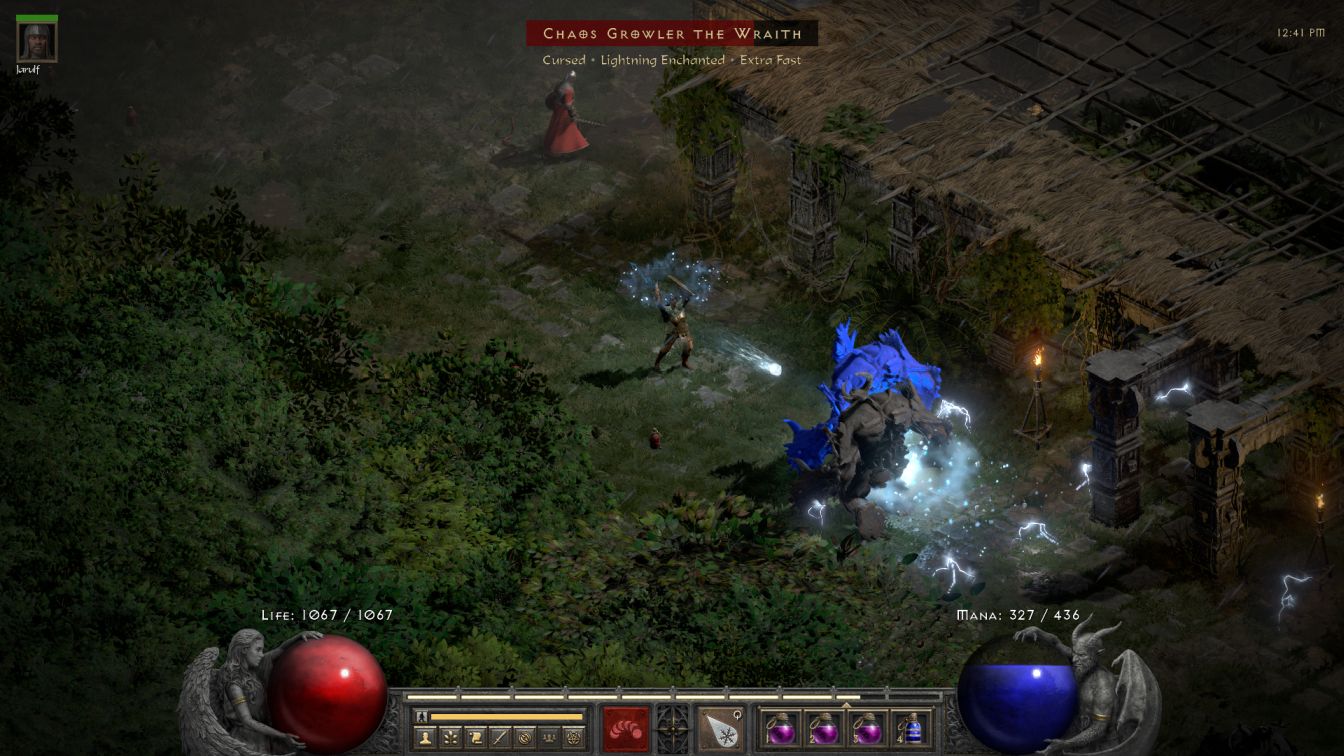Use the purple potion in belt slot 2

(823, 729)
